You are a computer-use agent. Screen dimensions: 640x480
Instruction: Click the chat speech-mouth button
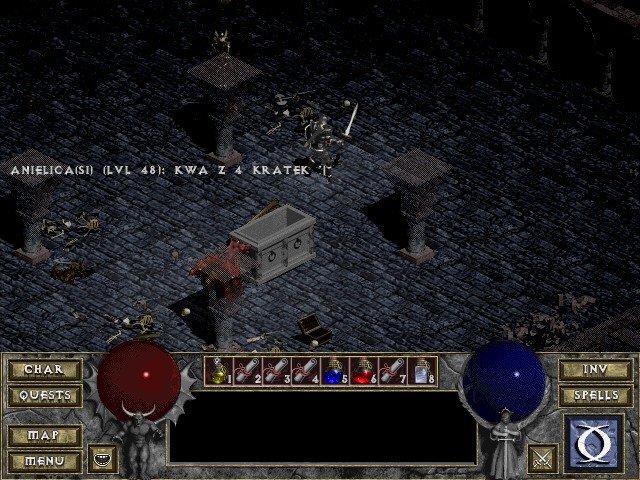(102, 459)
